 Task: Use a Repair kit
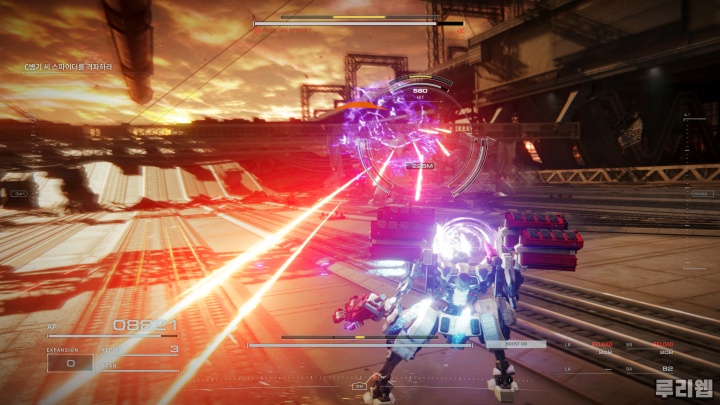(x=140, y=350)
